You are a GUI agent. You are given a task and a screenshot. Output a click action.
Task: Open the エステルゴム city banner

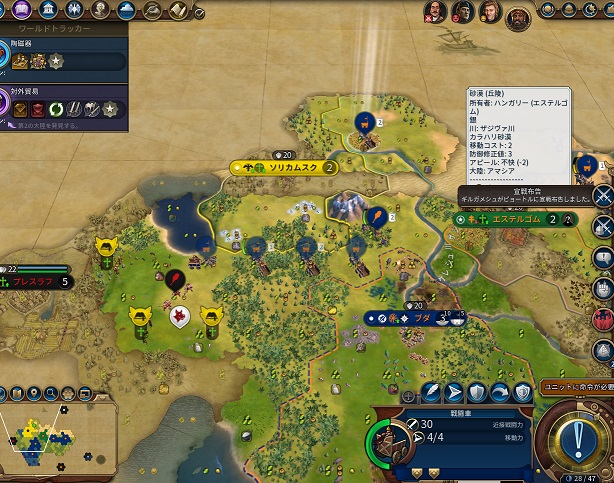(512, 219)
